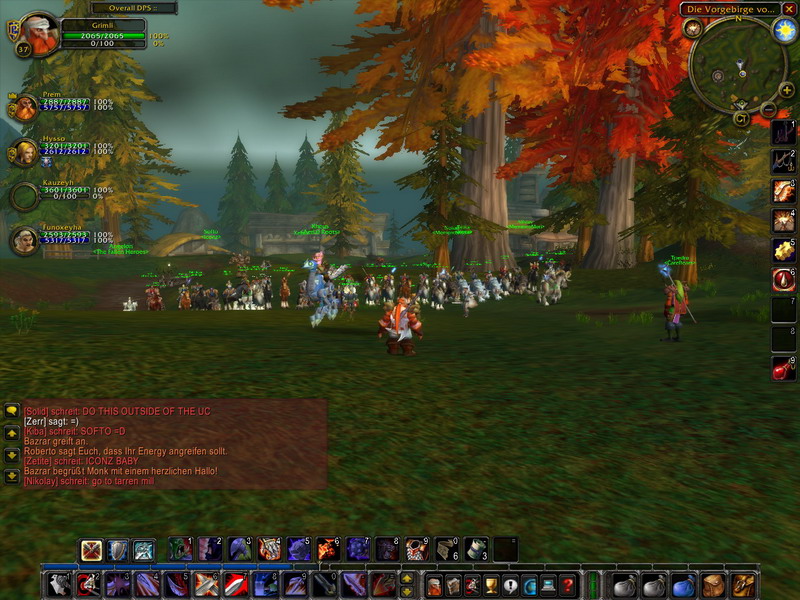This screenshot has height=600, width=800.
Task: Target party member Funoxeyha's portrait
Action: (x=24, y=240)
